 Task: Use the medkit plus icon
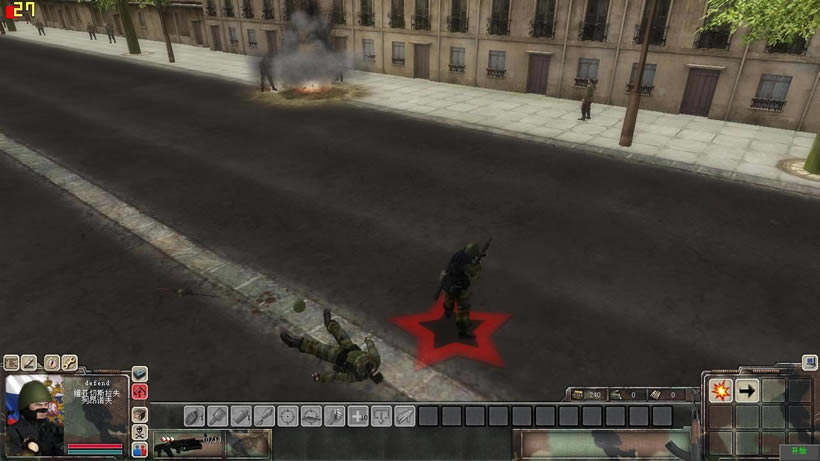coord(358,416)
